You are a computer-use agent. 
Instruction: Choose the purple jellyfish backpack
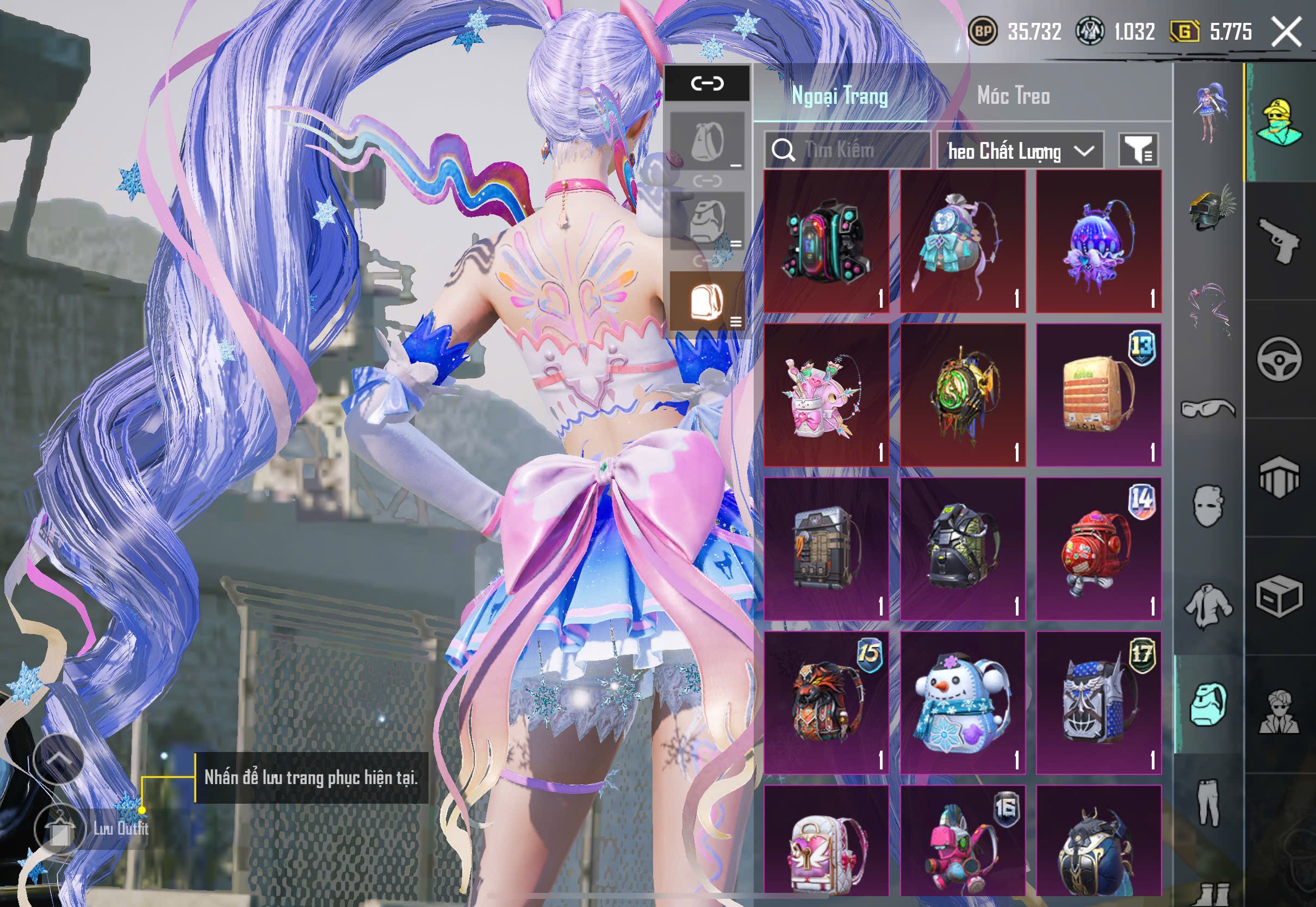(1098, 241)
